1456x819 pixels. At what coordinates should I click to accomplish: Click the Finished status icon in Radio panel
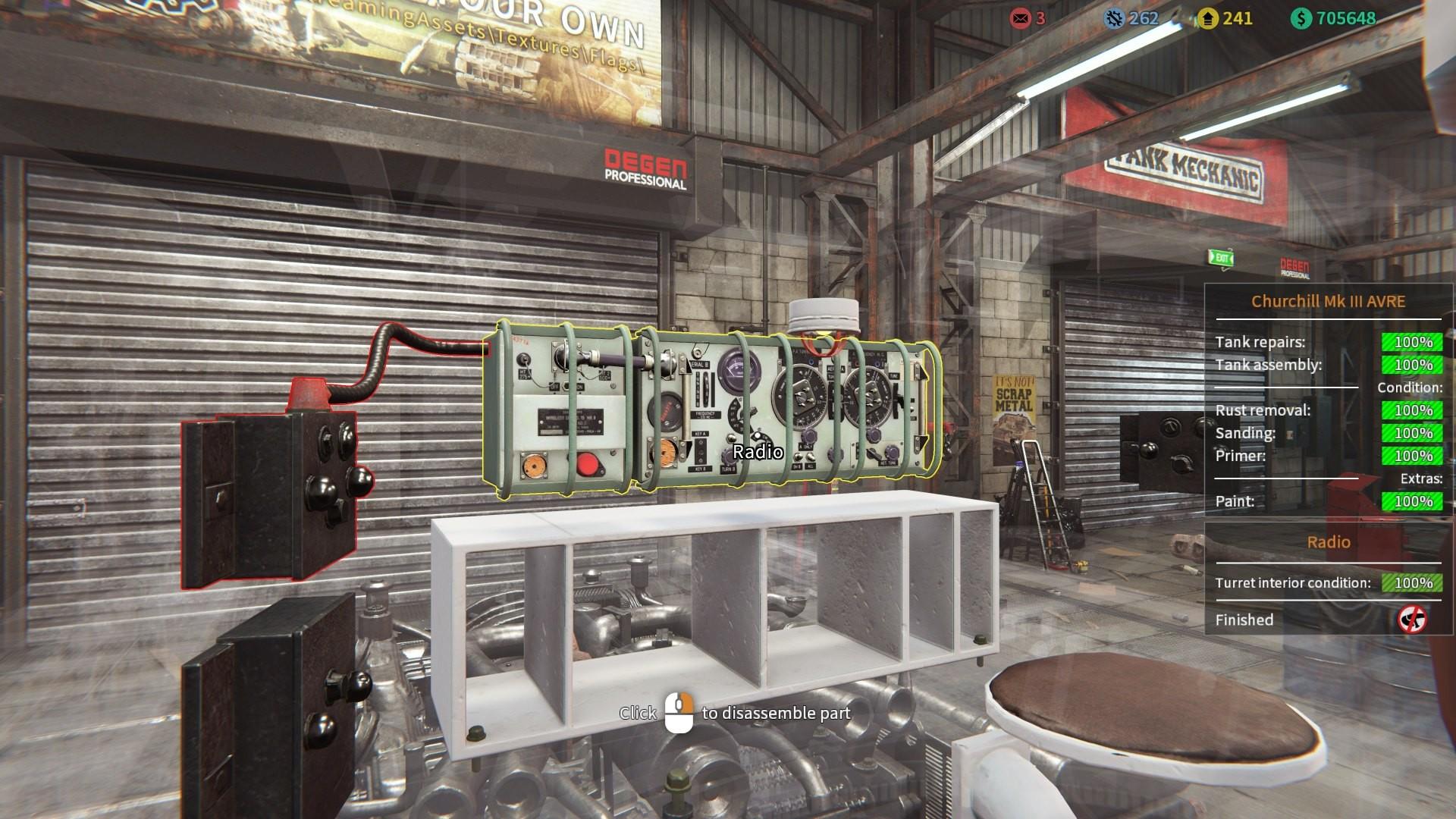1412,620
